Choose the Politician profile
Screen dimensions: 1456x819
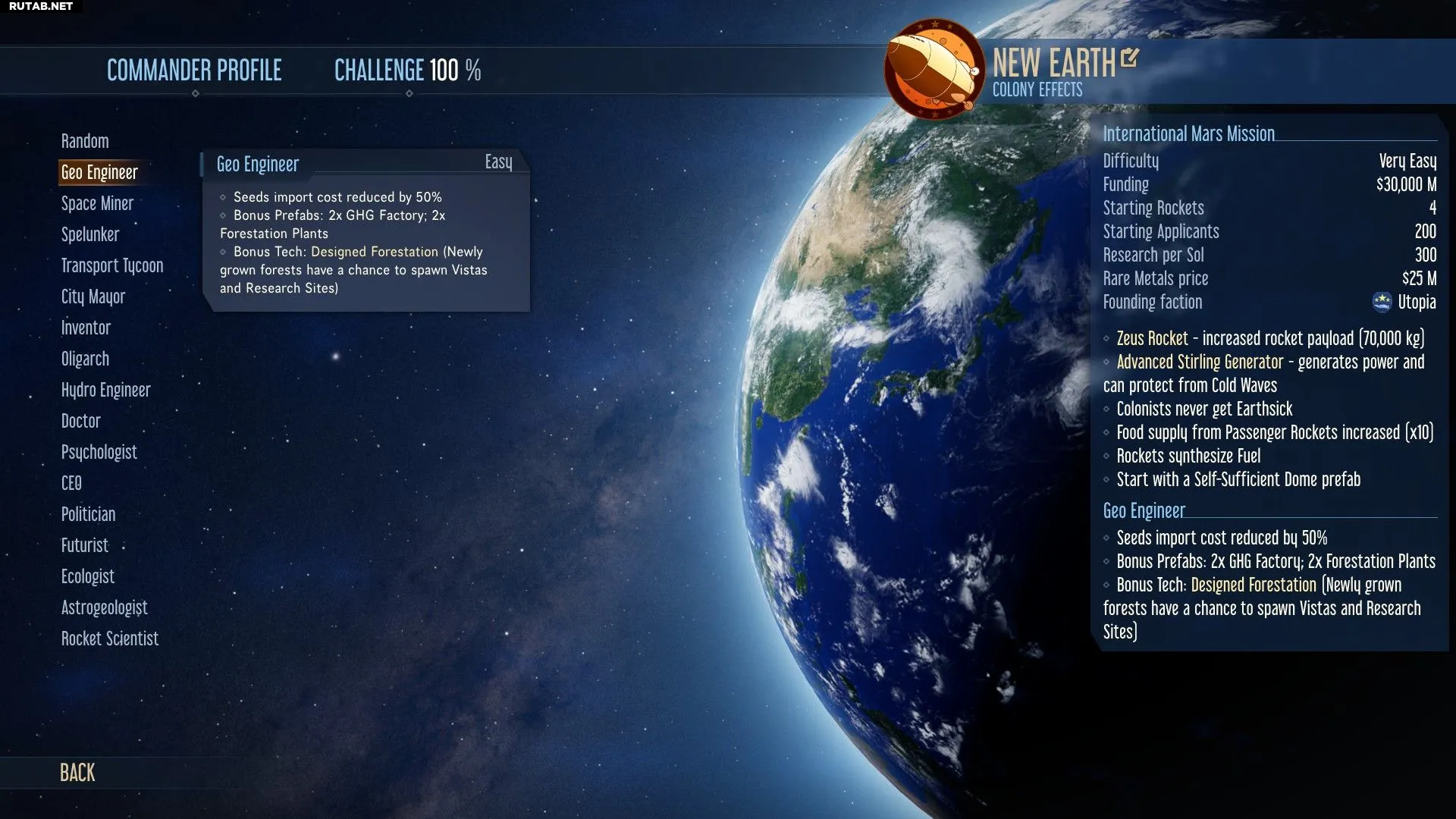[x=88, y=515]
